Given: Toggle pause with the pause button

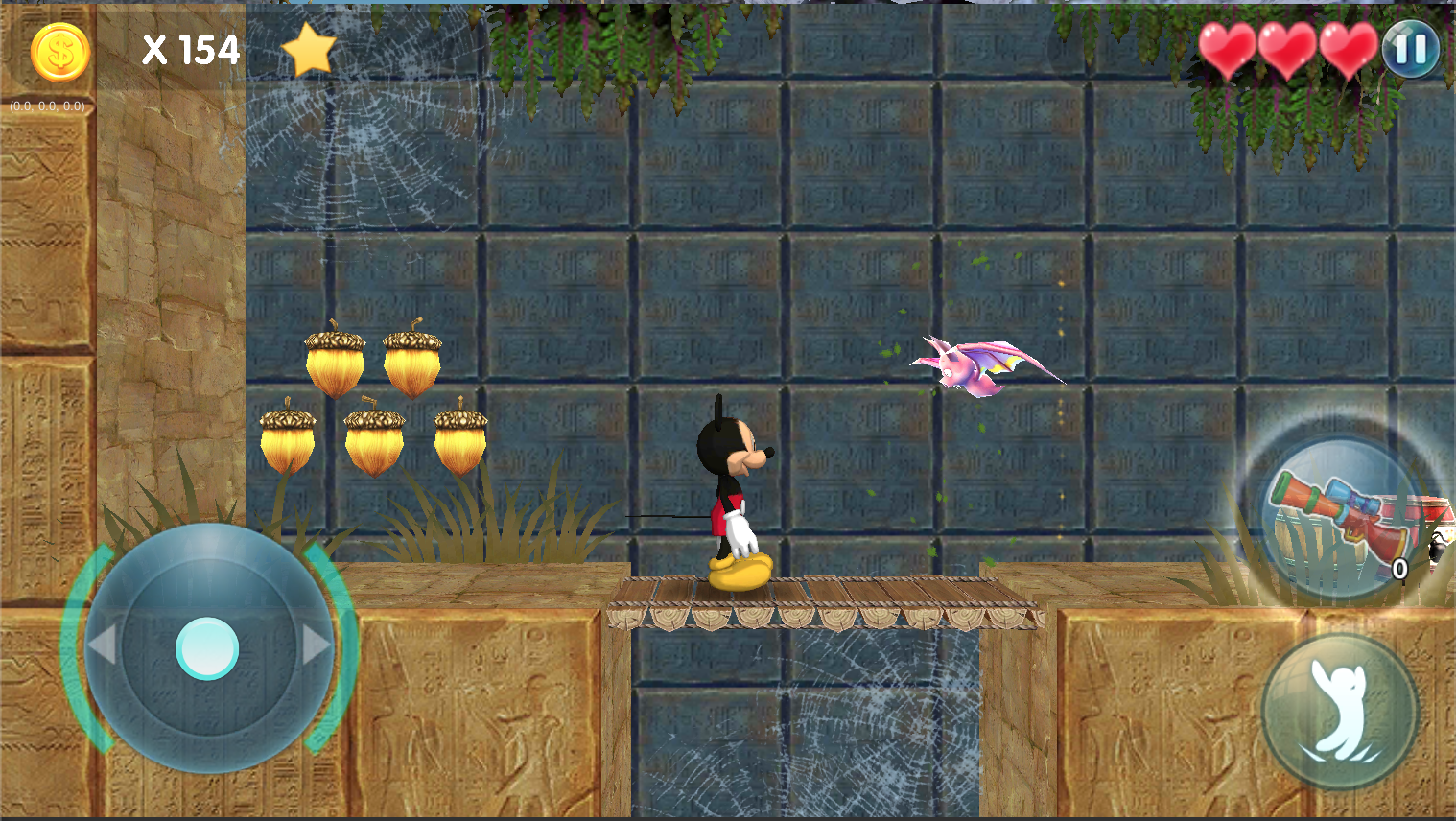Looking at the screenshot, I should click(x=1410, y=47).
